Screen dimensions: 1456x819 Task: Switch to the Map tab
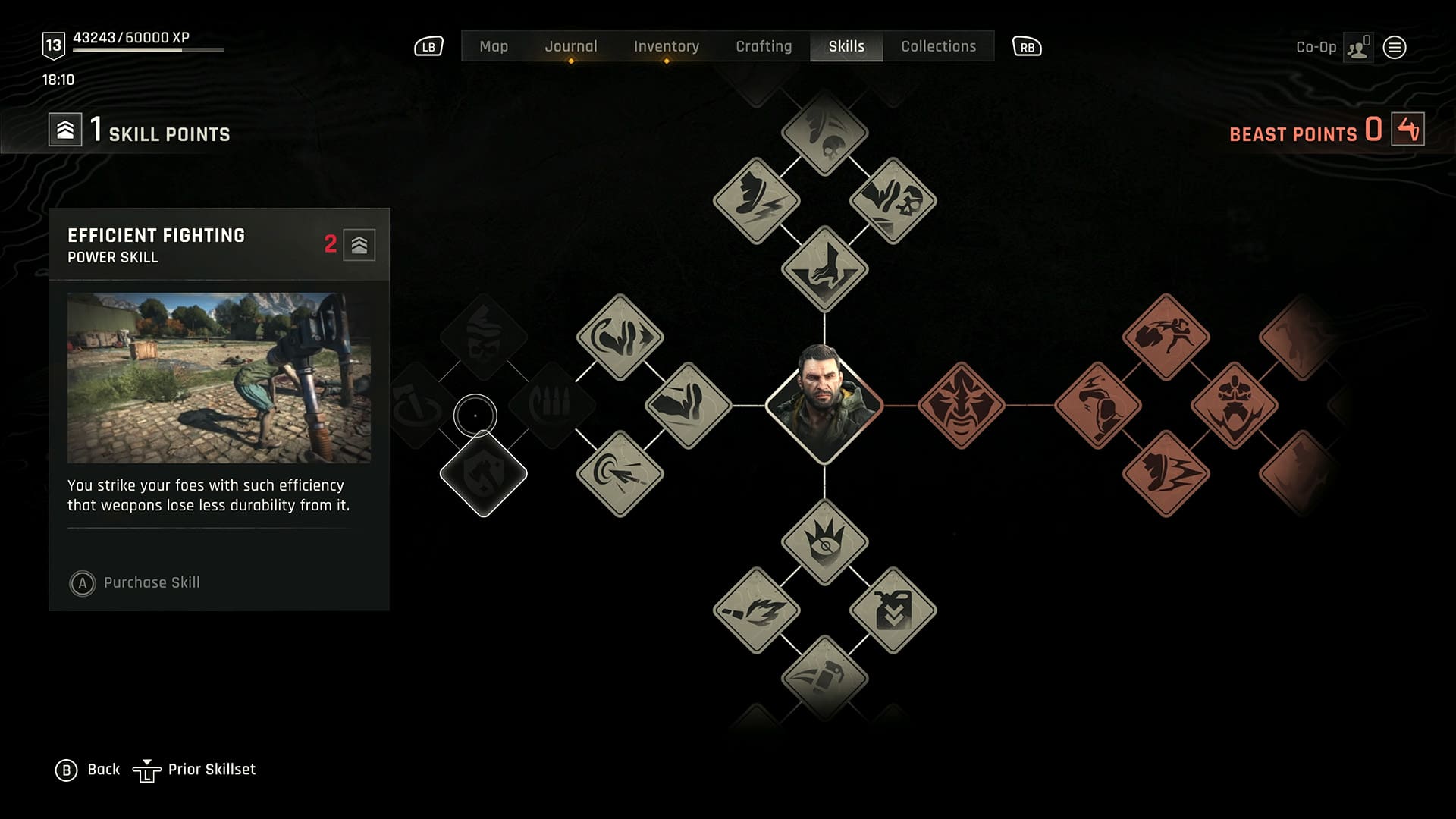[x=494, y=46]
